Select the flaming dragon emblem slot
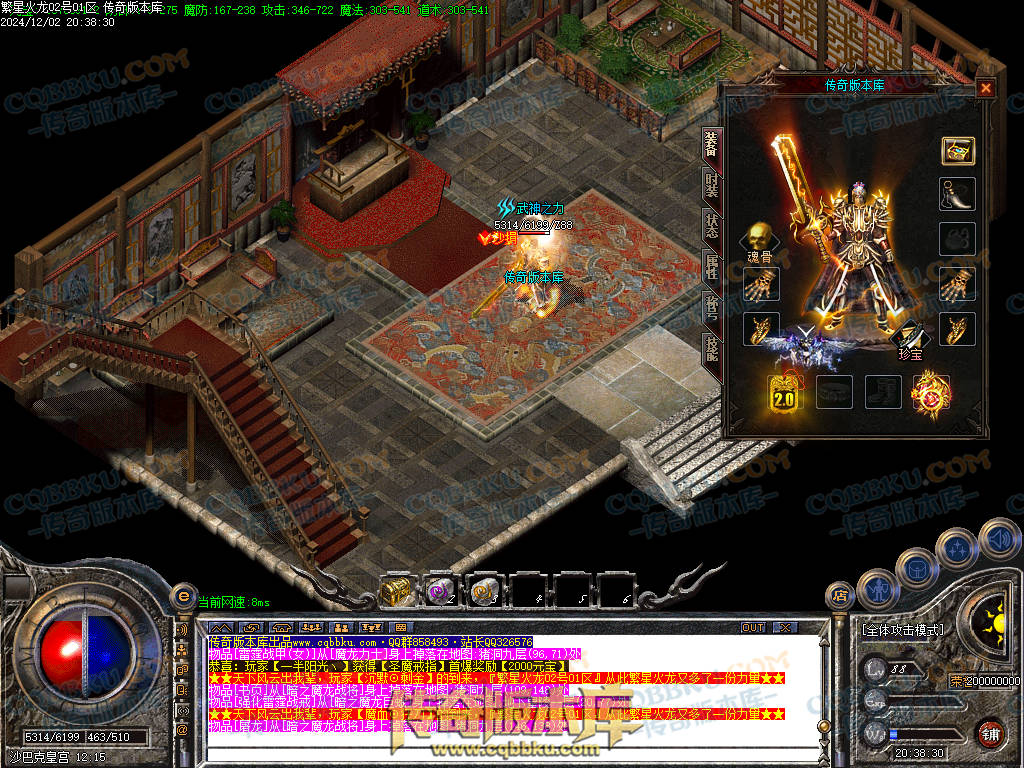This screenshot has width=1024, height=768. [x=931, y=392]
